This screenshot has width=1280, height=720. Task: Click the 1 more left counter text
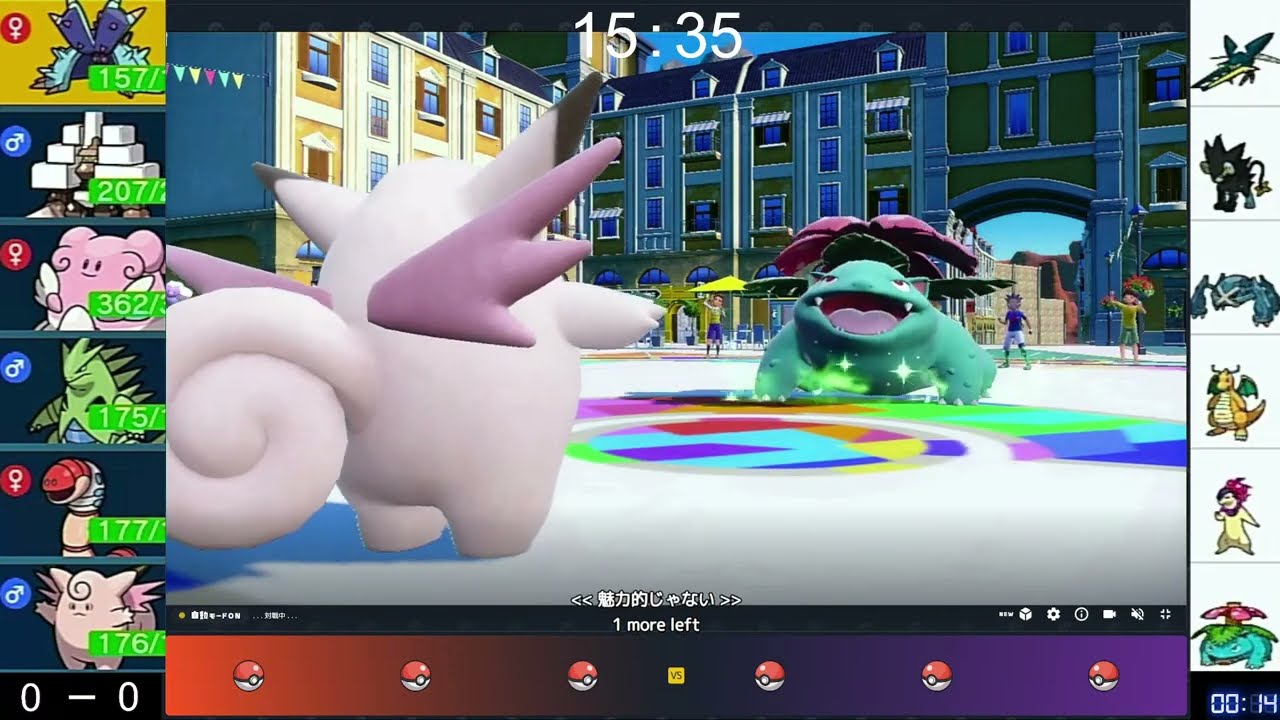[x=655, y=624]
